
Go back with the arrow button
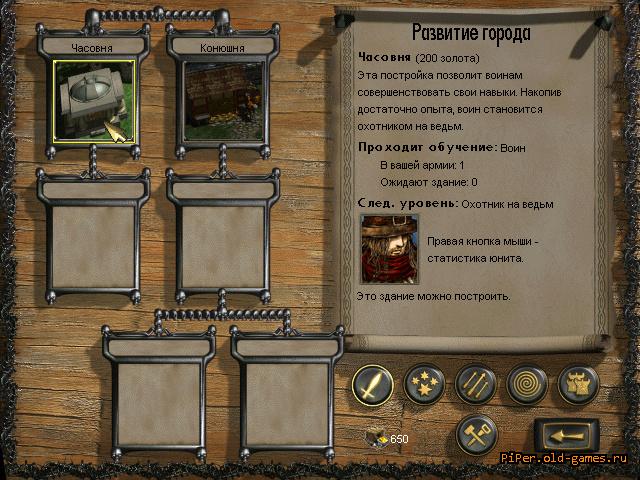(565, 435)
